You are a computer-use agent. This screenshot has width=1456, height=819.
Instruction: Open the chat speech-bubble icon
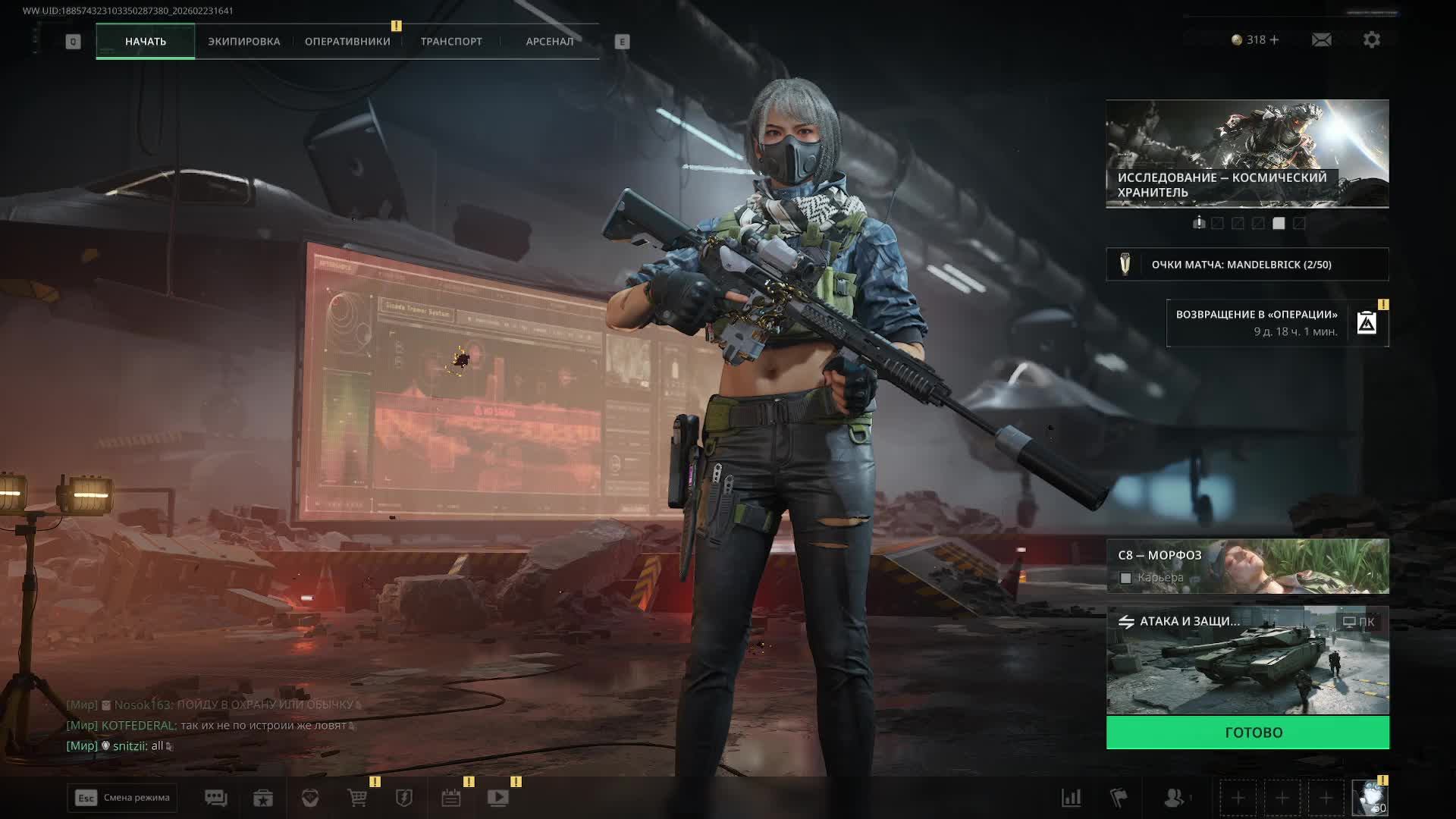coord(216,798)
